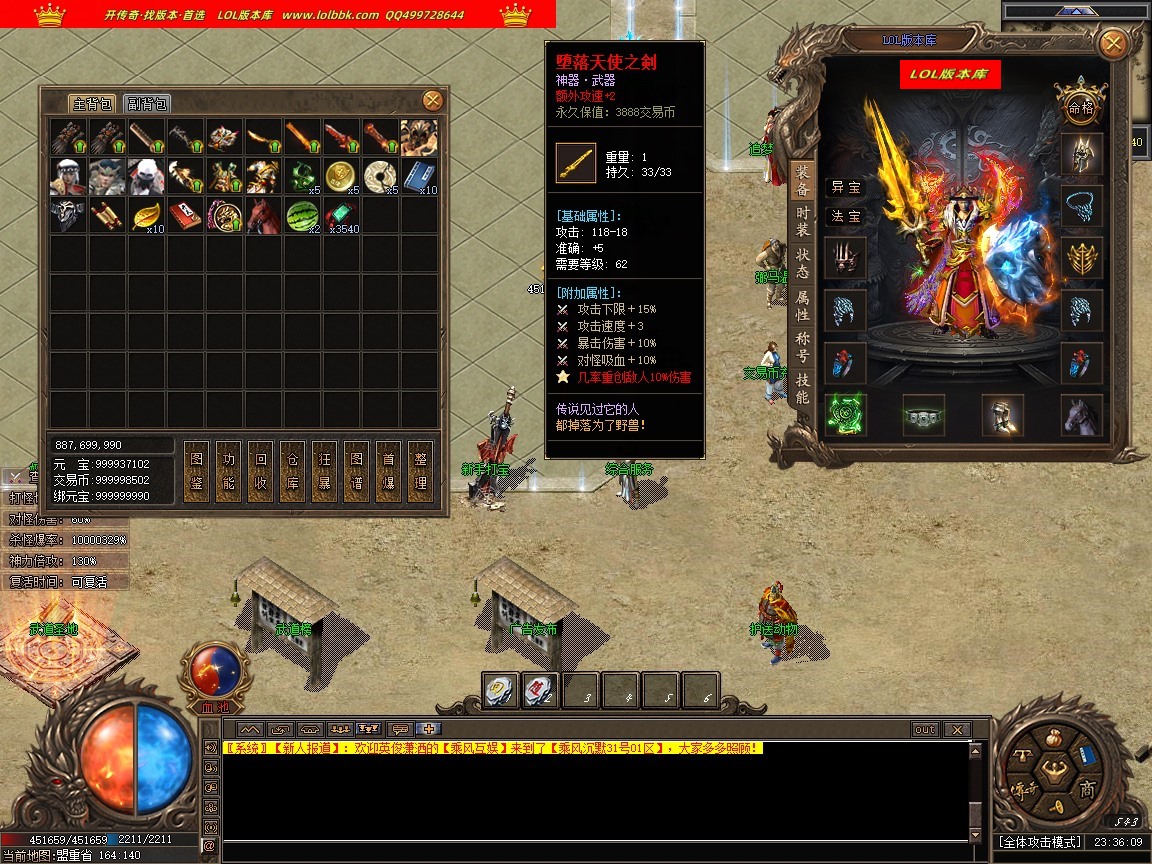
Task: Switch to the 主背包 main bag tab
Action: pyautogui.click(x=93, y=104)
